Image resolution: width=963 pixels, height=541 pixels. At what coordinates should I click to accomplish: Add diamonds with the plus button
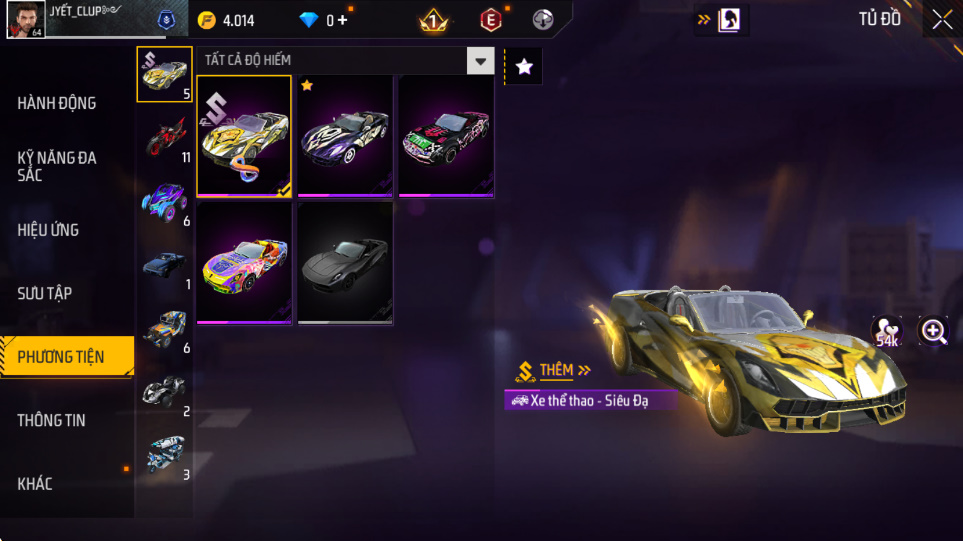(342, 20)
